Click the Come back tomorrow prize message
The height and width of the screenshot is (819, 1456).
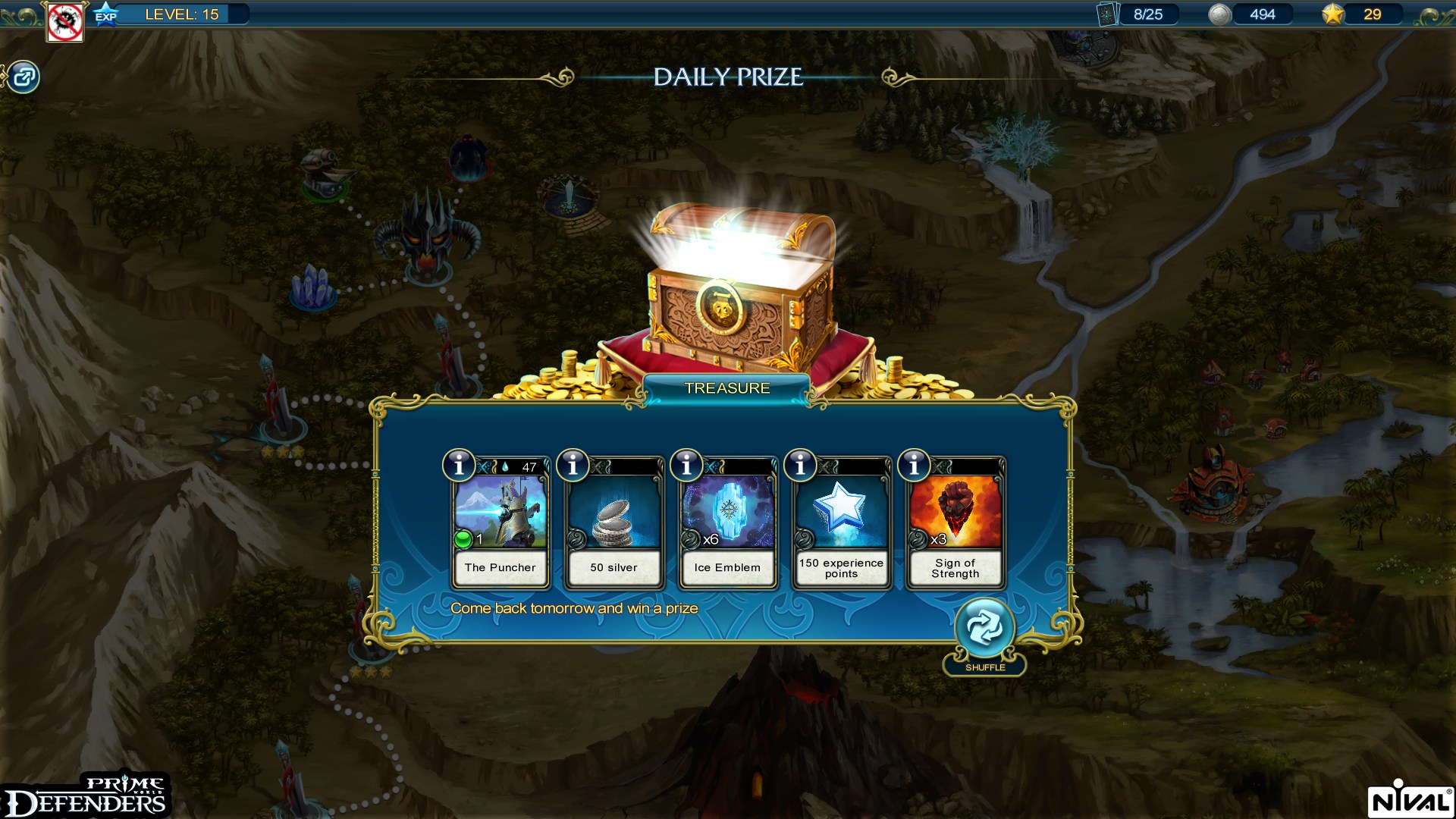(574, 607)
